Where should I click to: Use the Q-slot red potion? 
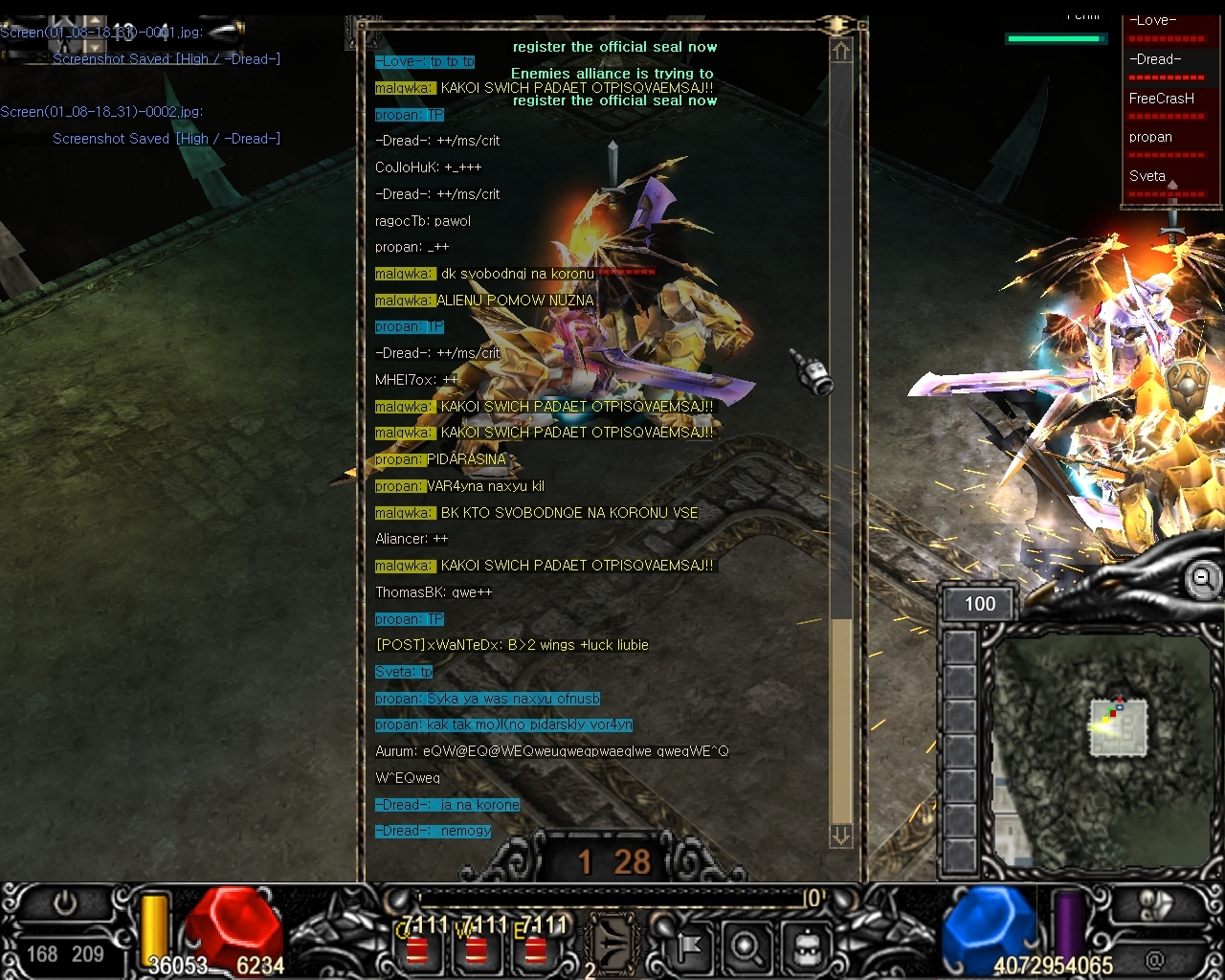(x=416, y=947)
